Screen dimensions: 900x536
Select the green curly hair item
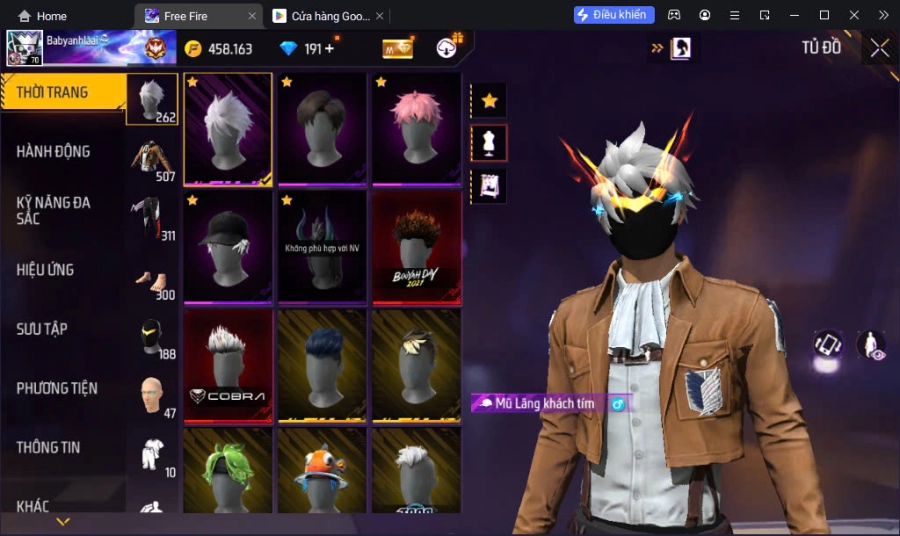(x=228, y=470)
